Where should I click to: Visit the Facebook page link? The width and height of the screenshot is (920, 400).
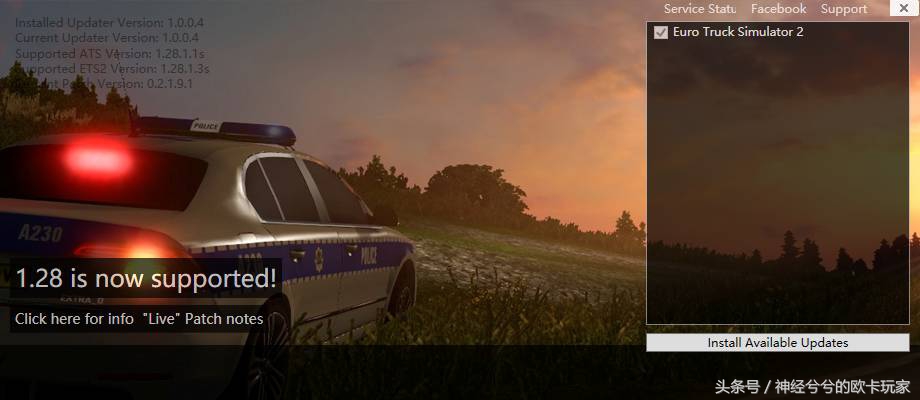[778, 9]
